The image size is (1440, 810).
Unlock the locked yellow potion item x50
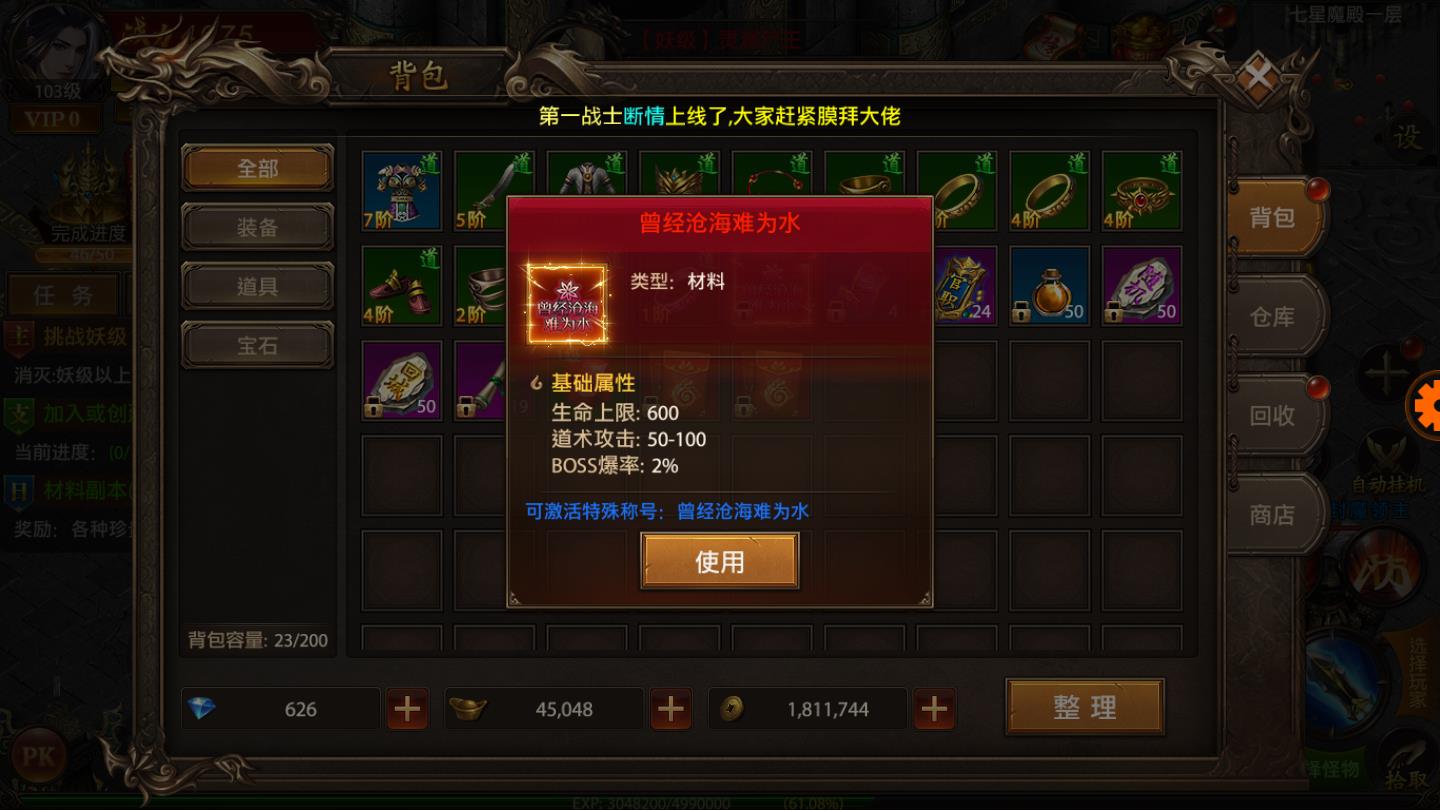coord(1051,288)
